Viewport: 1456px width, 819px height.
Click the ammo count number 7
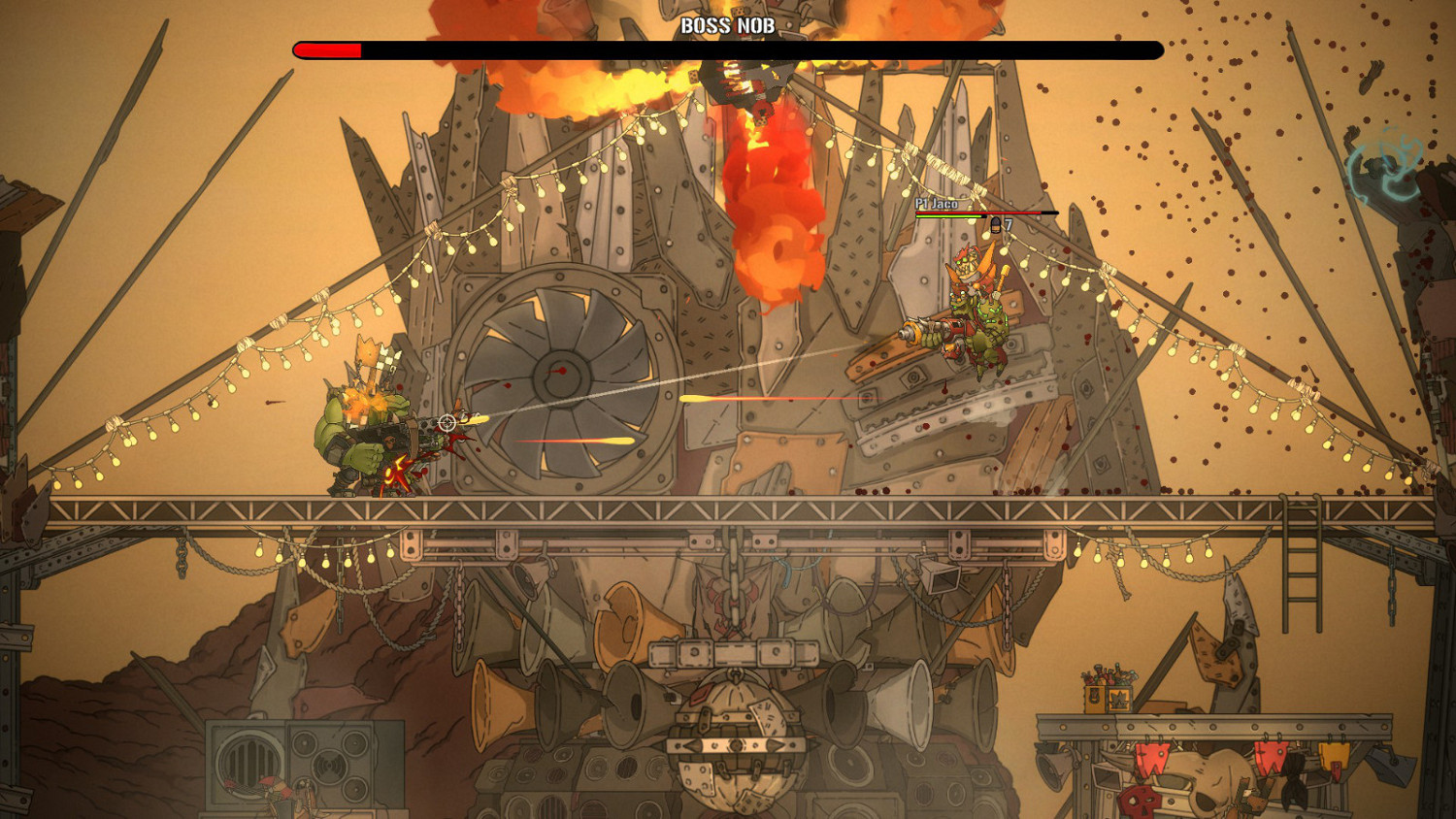[1009, 223]
